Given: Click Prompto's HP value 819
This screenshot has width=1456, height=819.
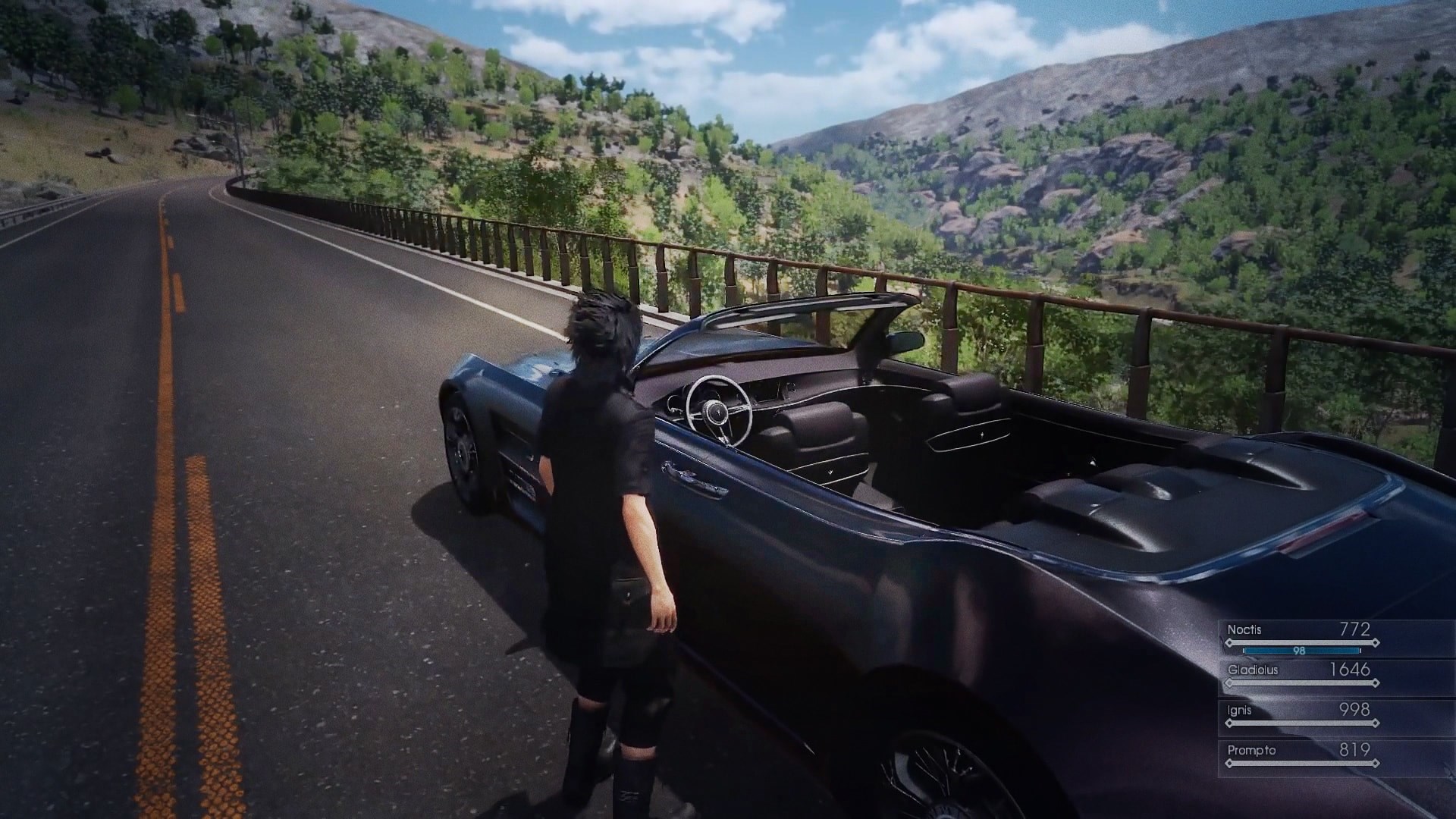Looking at the screenshot, I should tap(1354, 750).
